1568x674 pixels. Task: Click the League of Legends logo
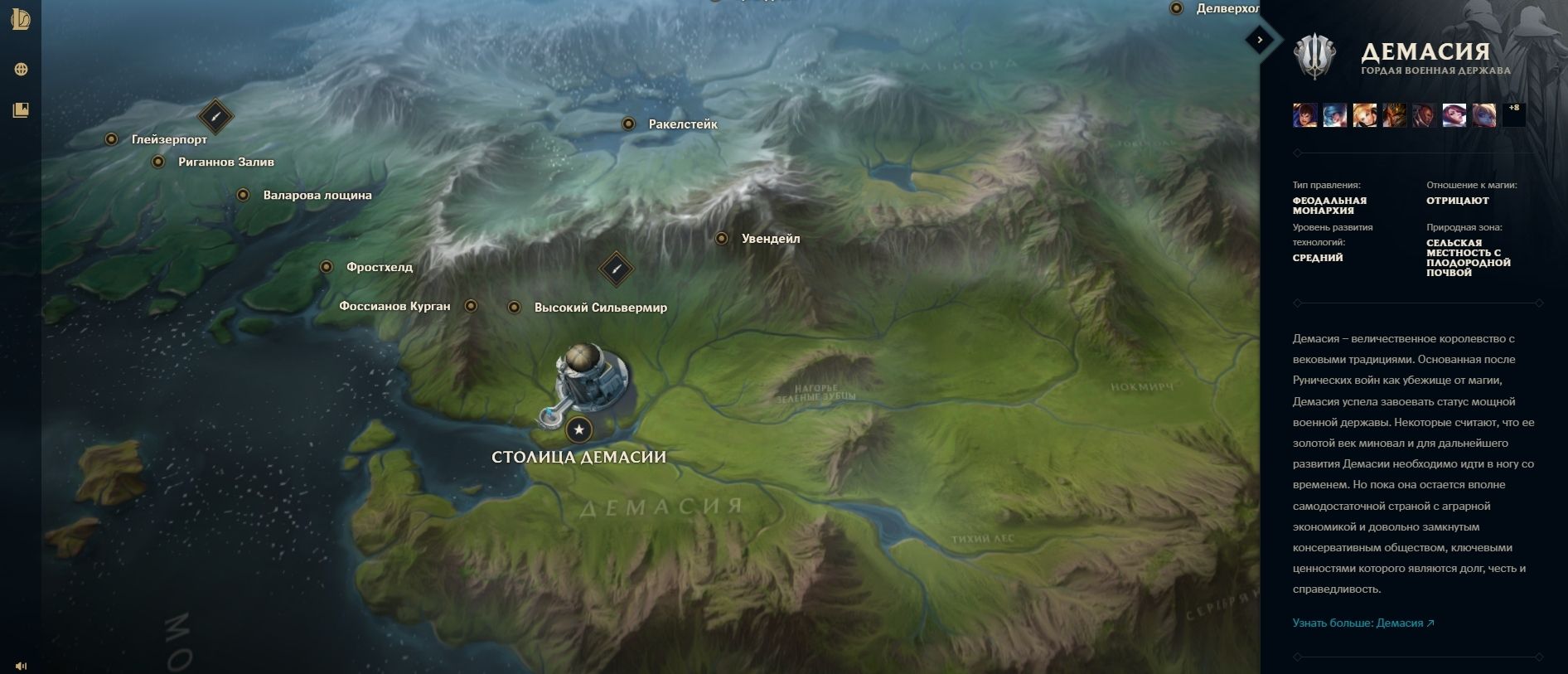tap(21, 20)
